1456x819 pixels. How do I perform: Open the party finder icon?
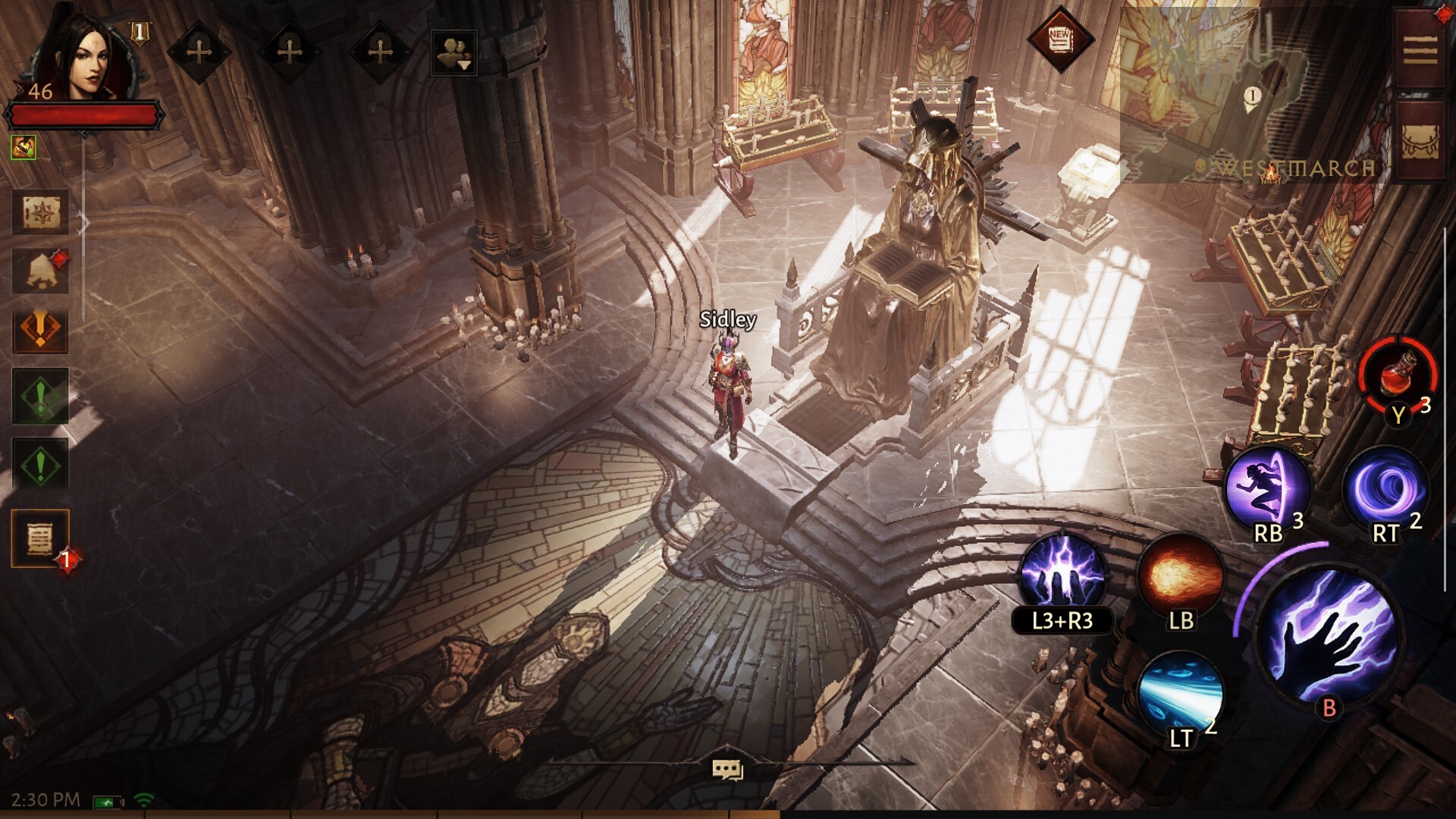[453, 52]
